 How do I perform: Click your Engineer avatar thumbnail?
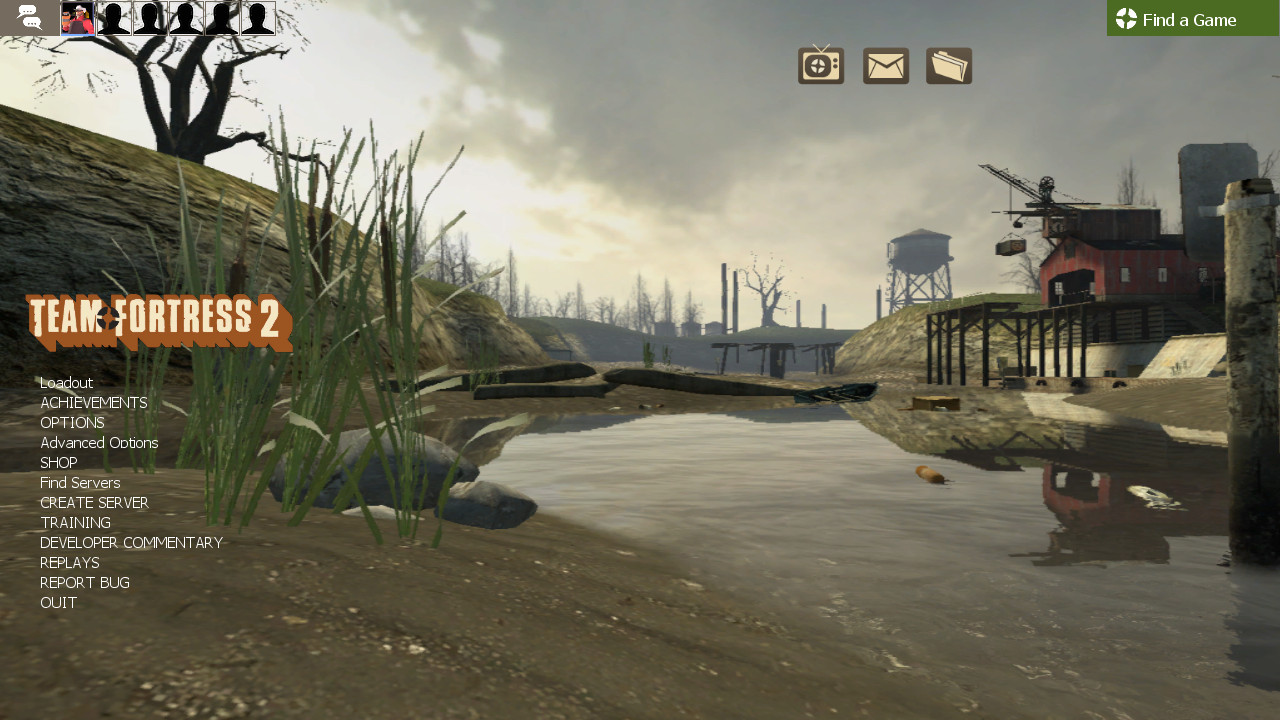click(76, 17)
